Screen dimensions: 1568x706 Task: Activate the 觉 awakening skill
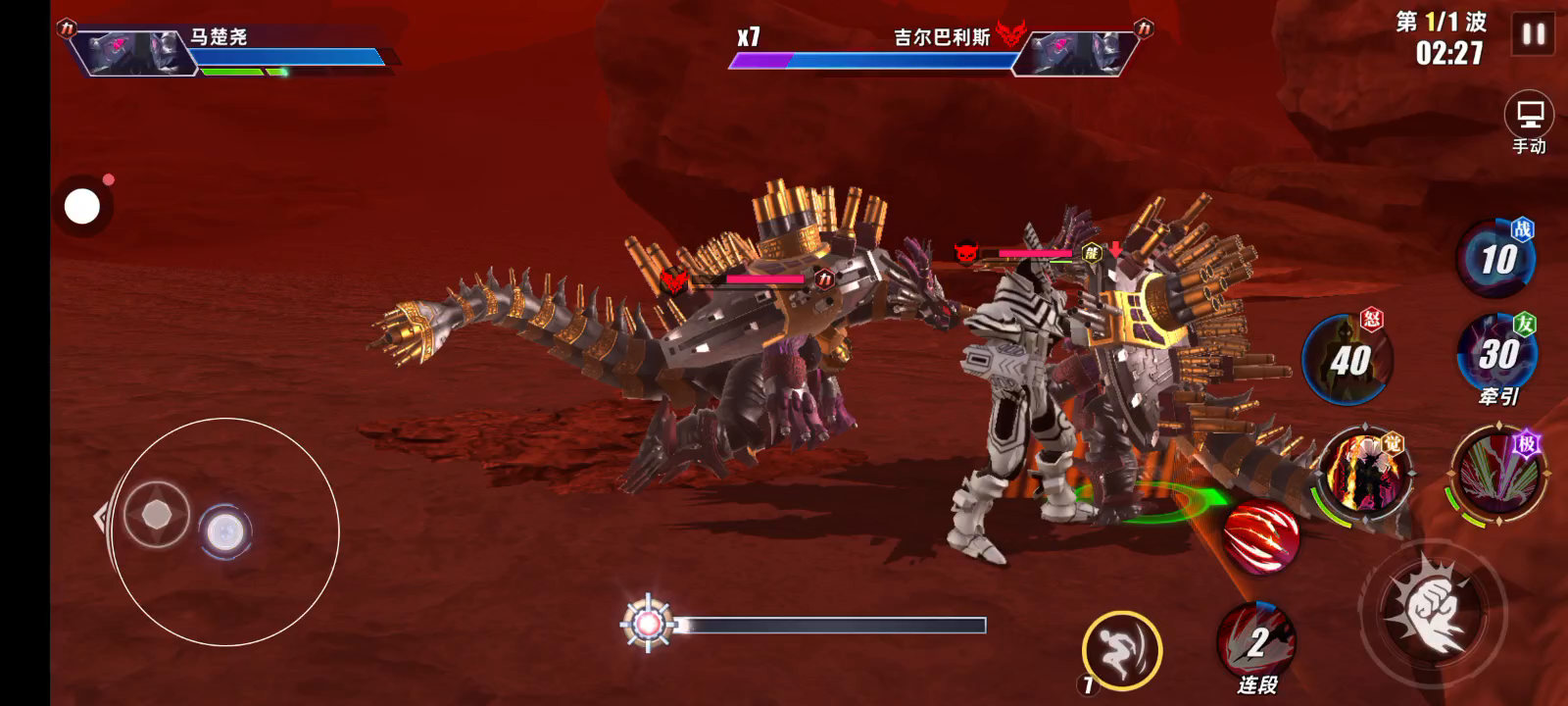[x=1365, y=474]
